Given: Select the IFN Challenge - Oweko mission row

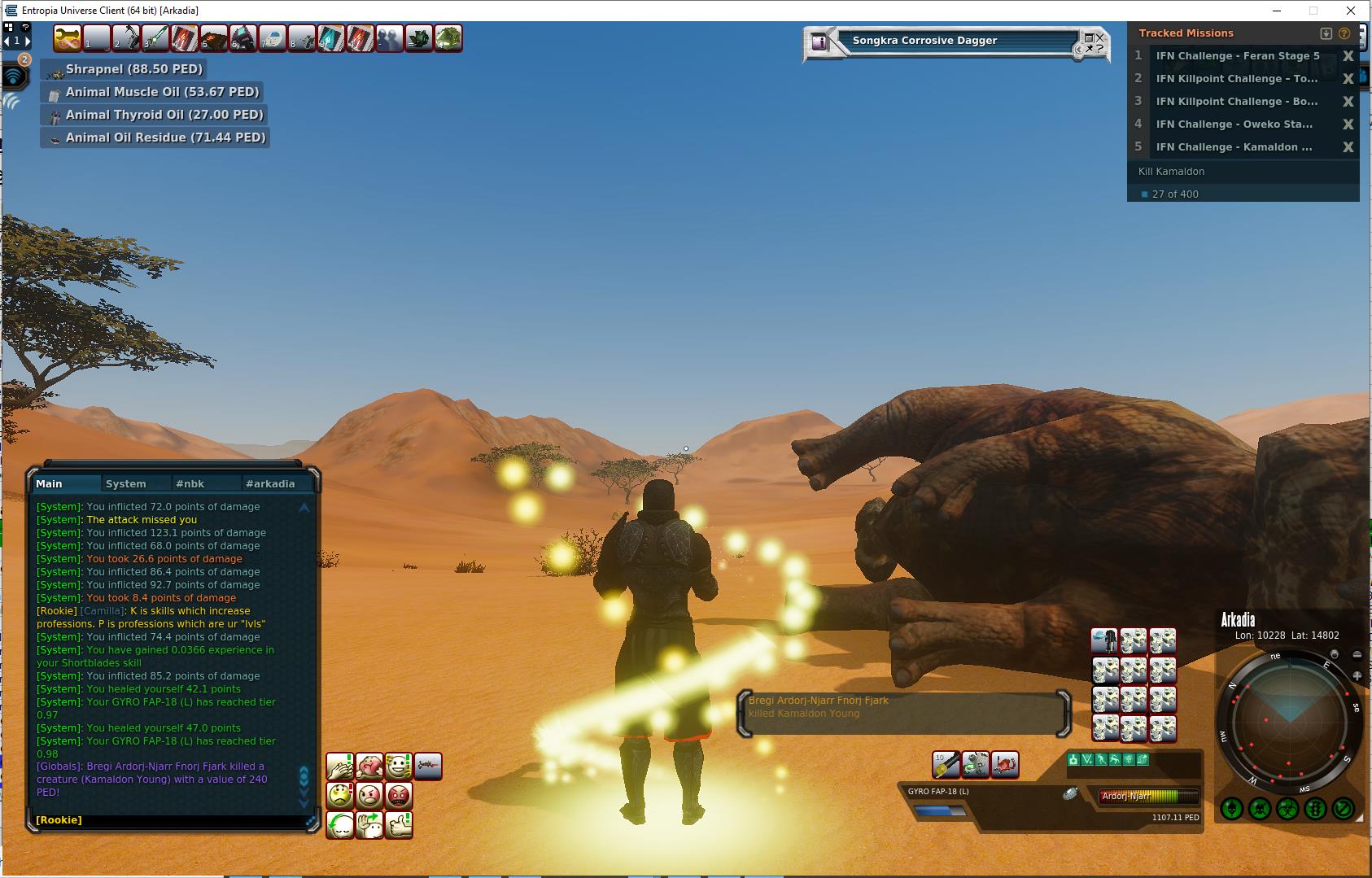Looking at the screenshot, I should [x=1234, y=124].
